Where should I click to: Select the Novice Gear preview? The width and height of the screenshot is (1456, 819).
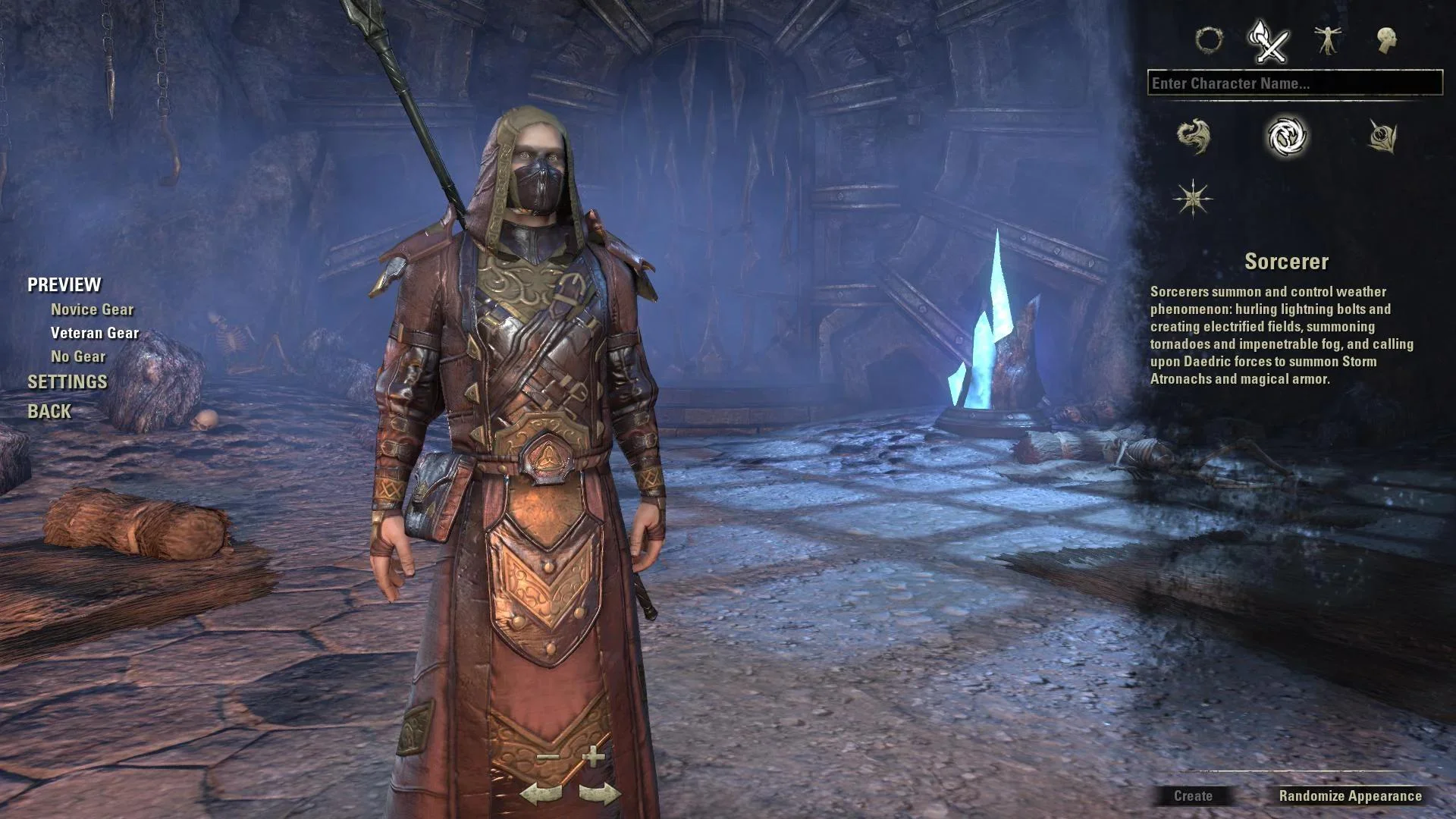92,309
